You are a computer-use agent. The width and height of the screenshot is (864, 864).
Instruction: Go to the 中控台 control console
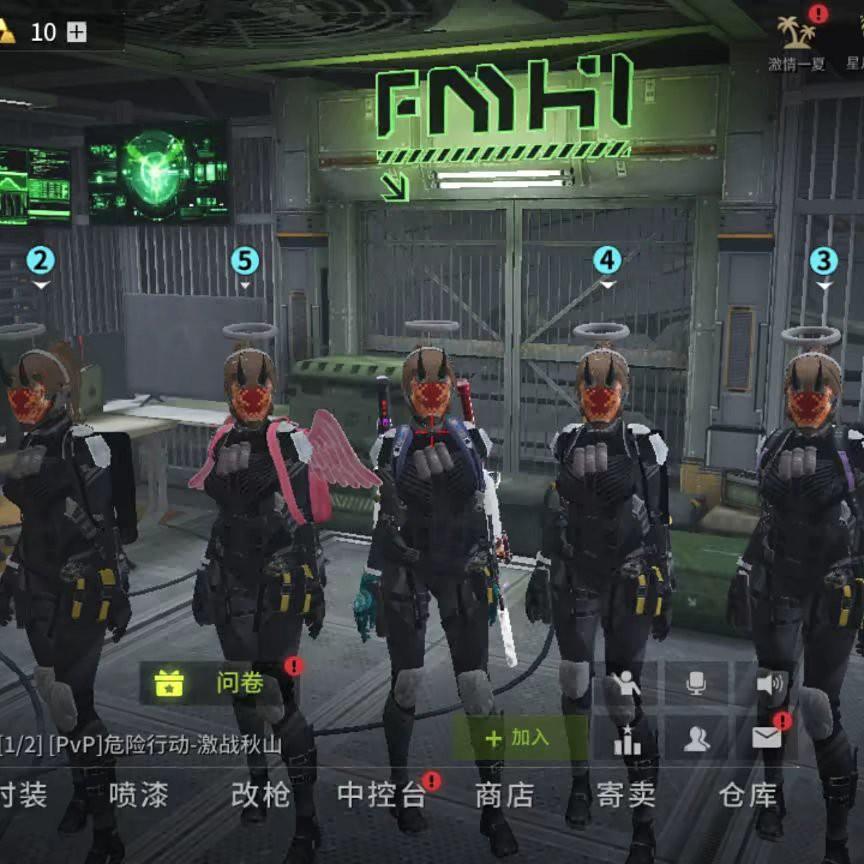click(382, 795)
